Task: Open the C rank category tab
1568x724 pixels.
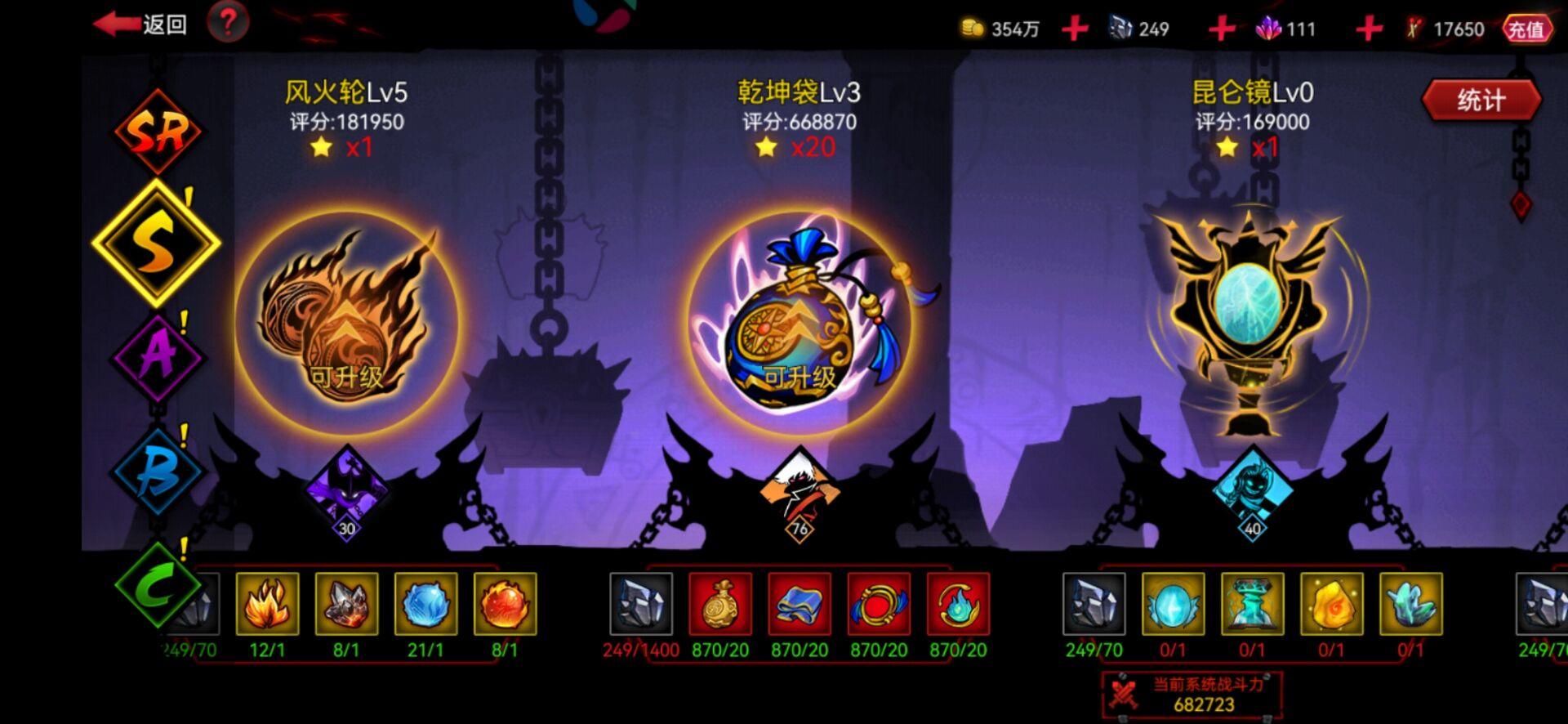Action: point(157,585)
